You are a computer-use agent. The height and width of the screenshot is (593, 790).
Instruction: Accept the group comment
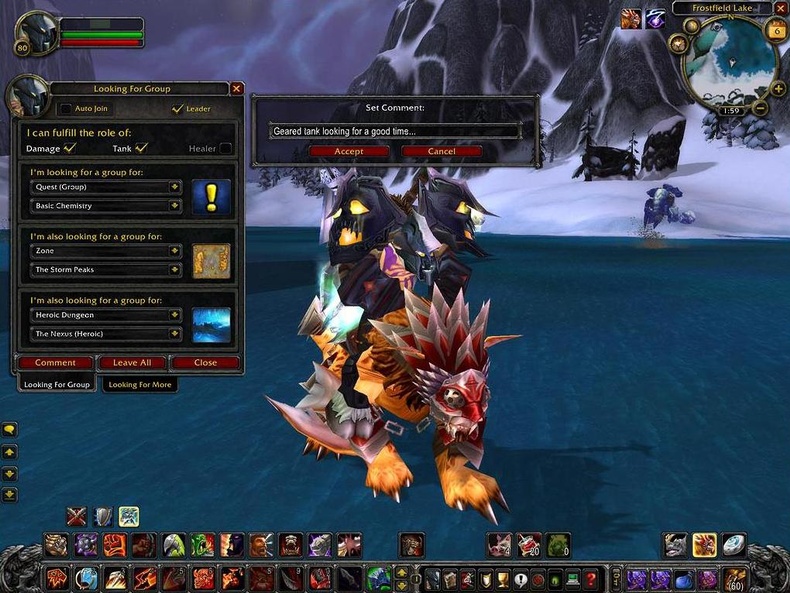pos(349,151)
